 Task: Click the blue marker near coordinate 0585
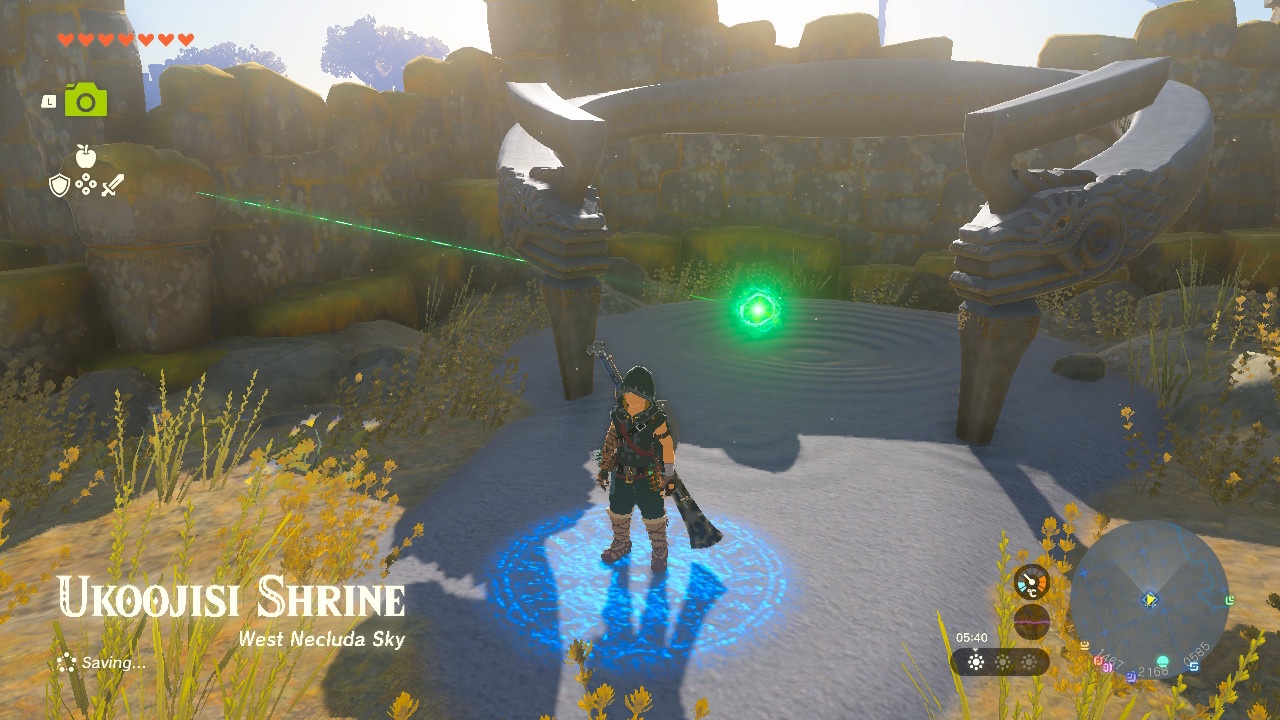point(1195,666)
